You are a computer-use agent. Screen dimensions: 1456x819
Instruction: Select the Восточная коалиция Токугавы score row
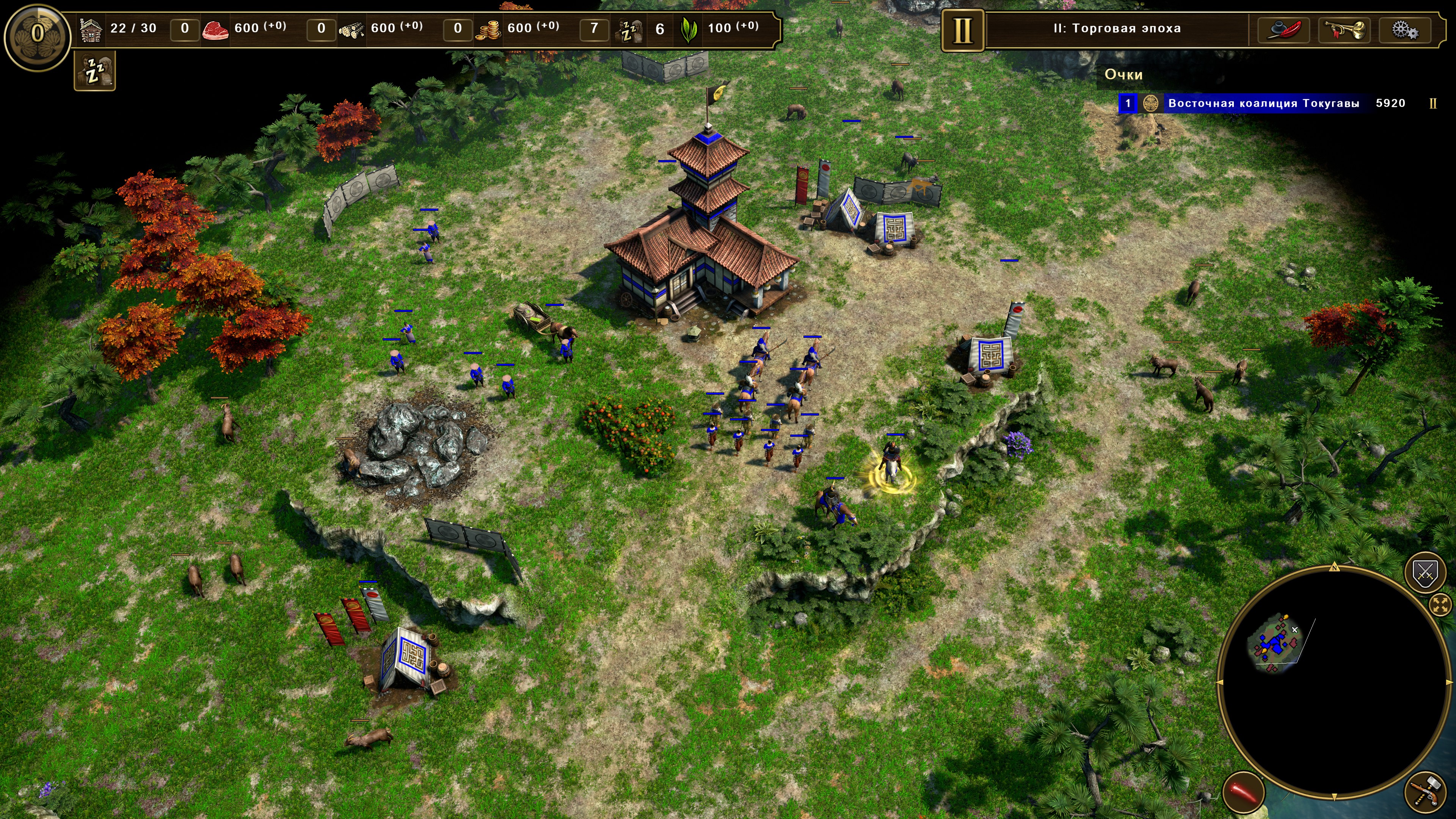point(1263,104)
